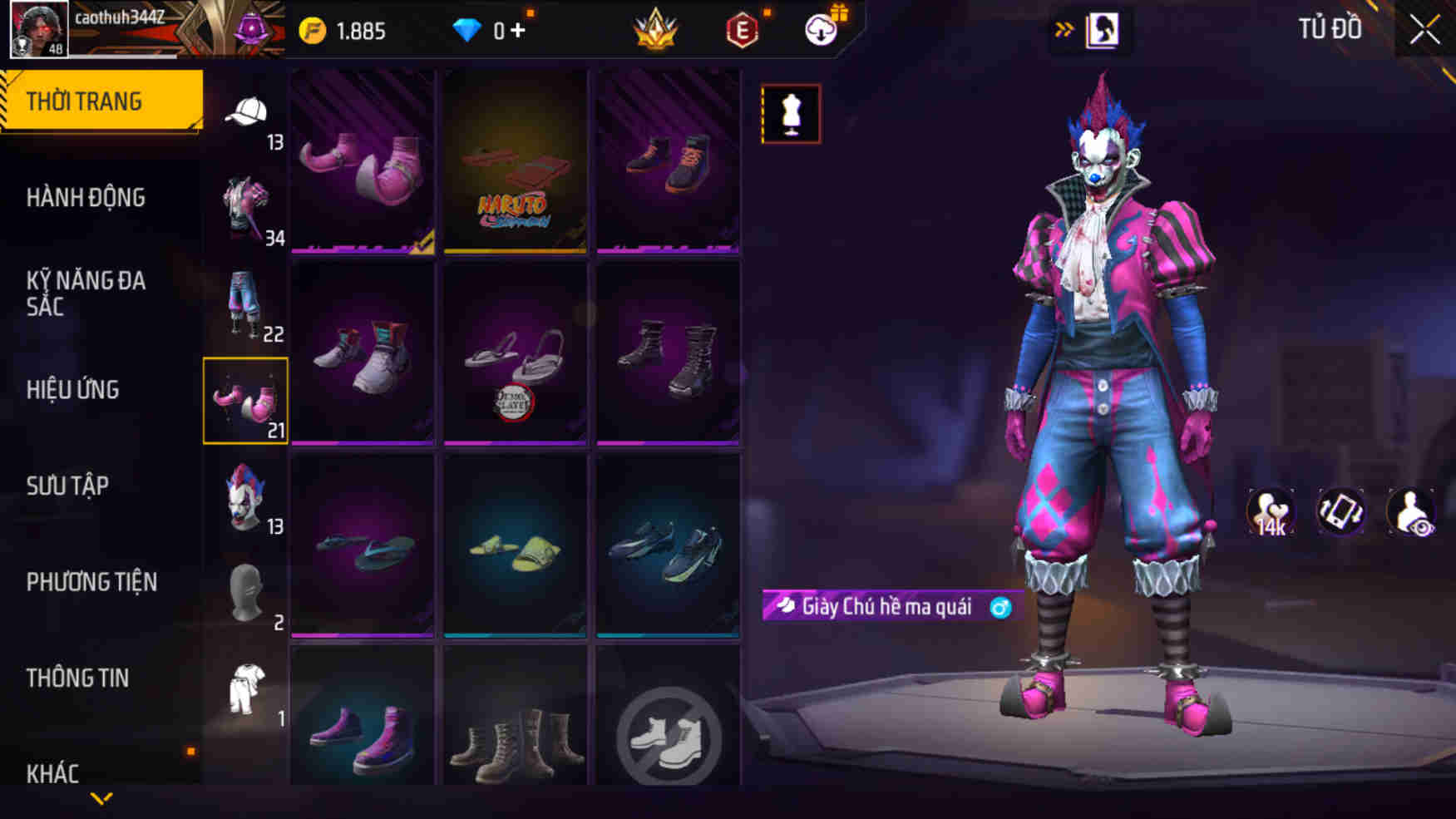Image resolution: width=1456 pixels, height=819 pixels.
Task: Equip the Naruto sandals item
Action: [x=515, y=161]
